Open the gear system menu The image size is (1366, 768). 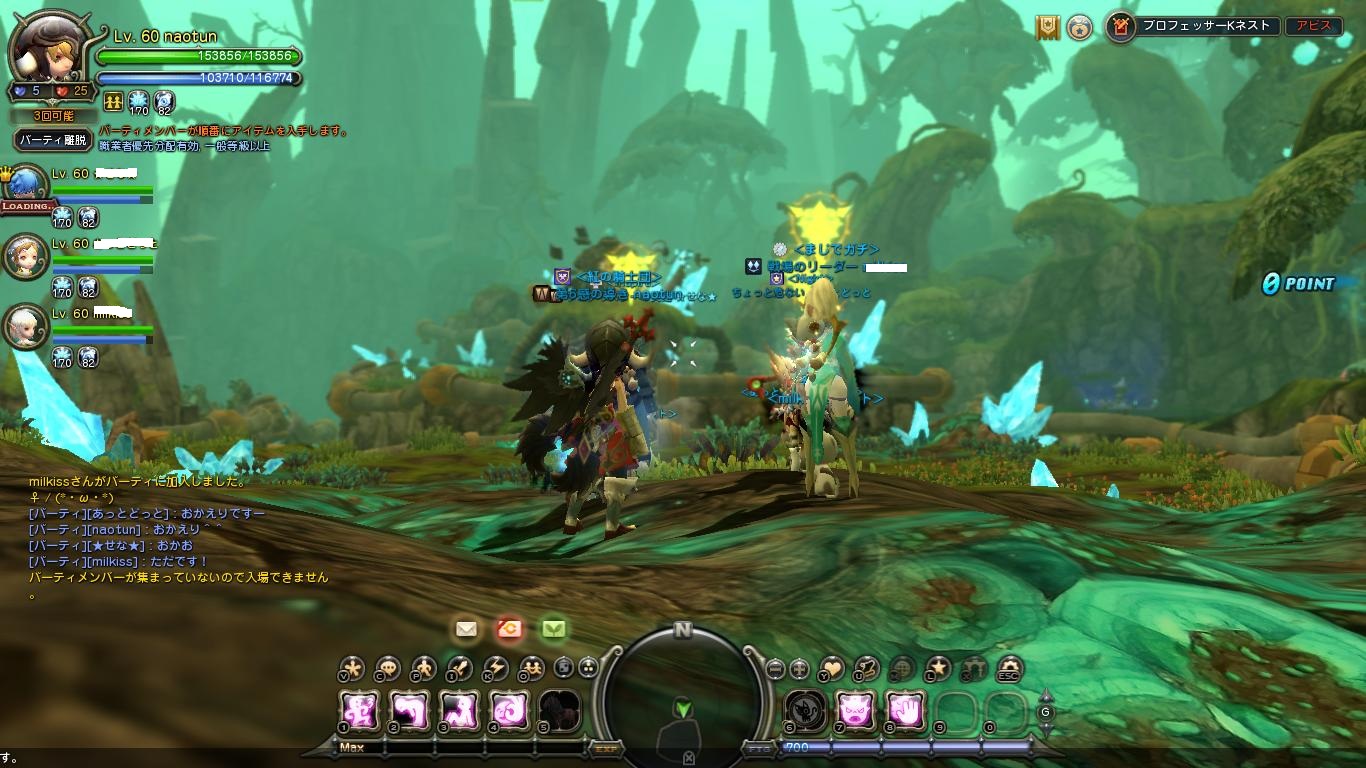(x=1009, y=668)
